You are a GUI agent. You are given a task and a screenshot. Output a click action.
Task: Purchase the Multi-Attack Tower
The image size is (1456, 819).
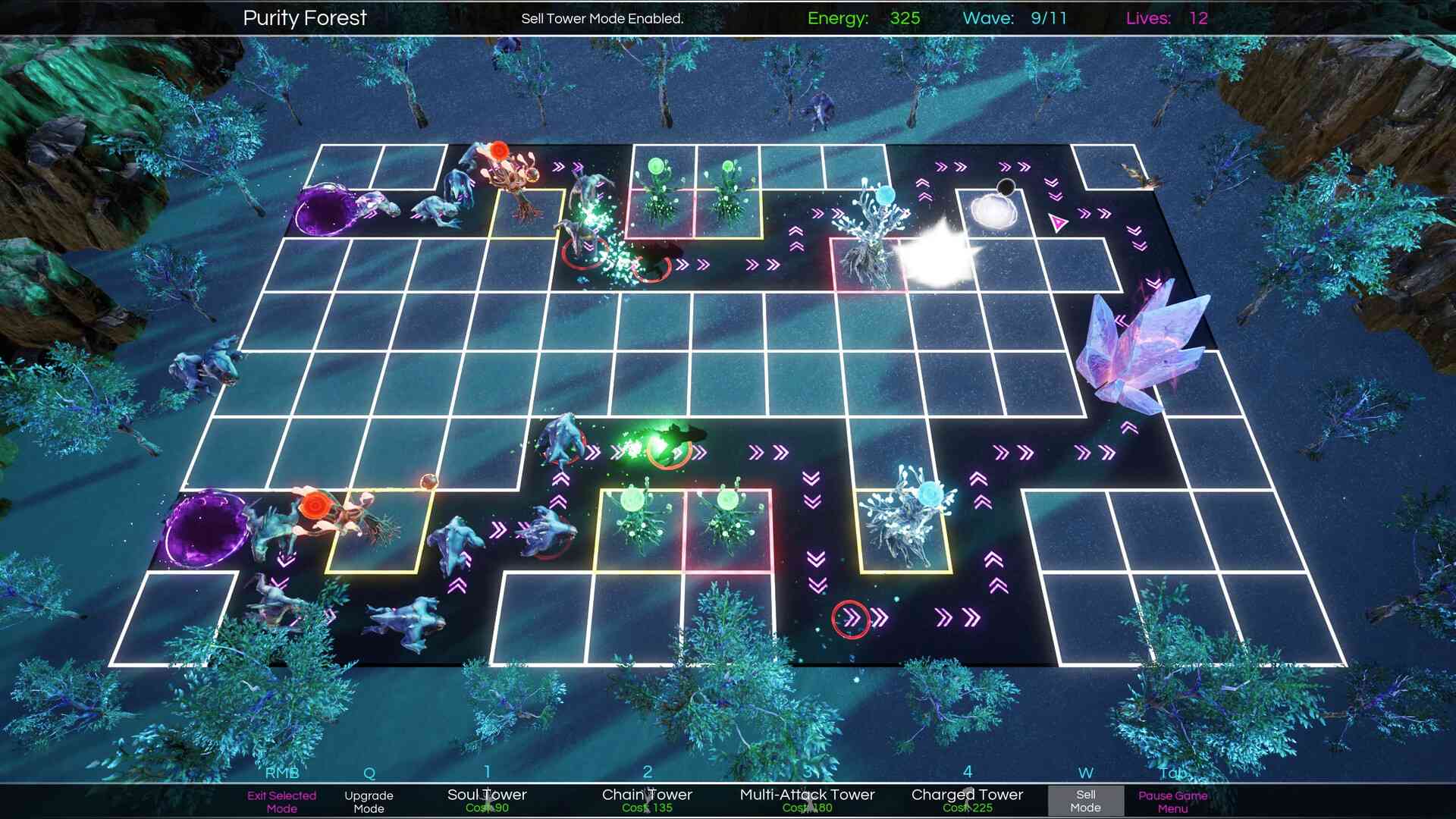[807, 801]
